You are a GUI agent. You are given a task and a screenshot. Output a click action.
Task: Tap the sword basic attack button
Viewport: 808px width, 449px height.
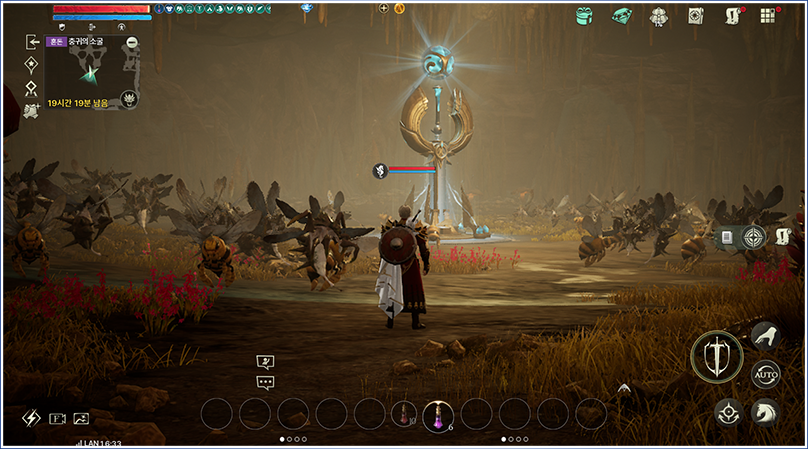pos(716,356)
